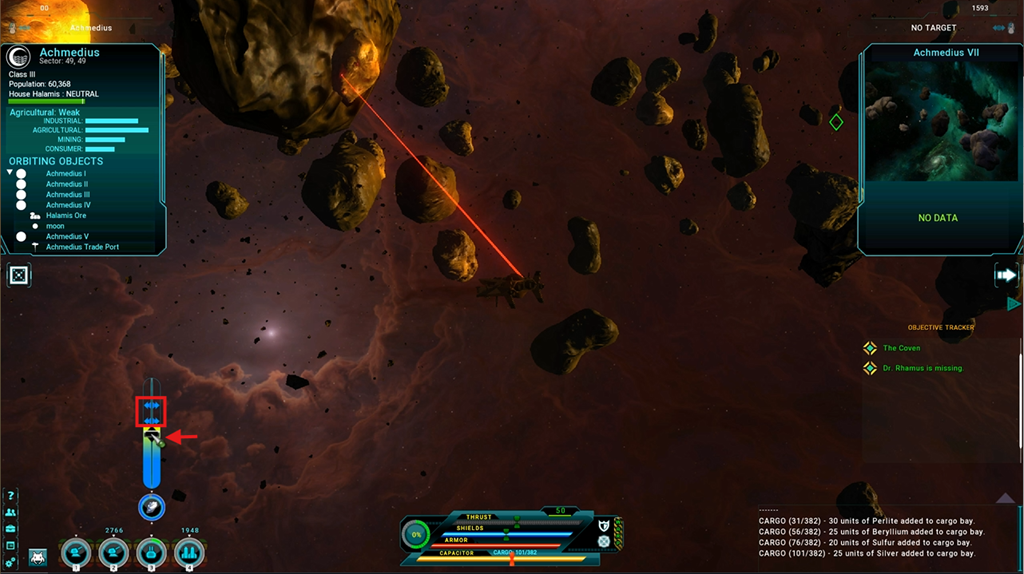Activate weapon slot 1 turret

[75, 552]
